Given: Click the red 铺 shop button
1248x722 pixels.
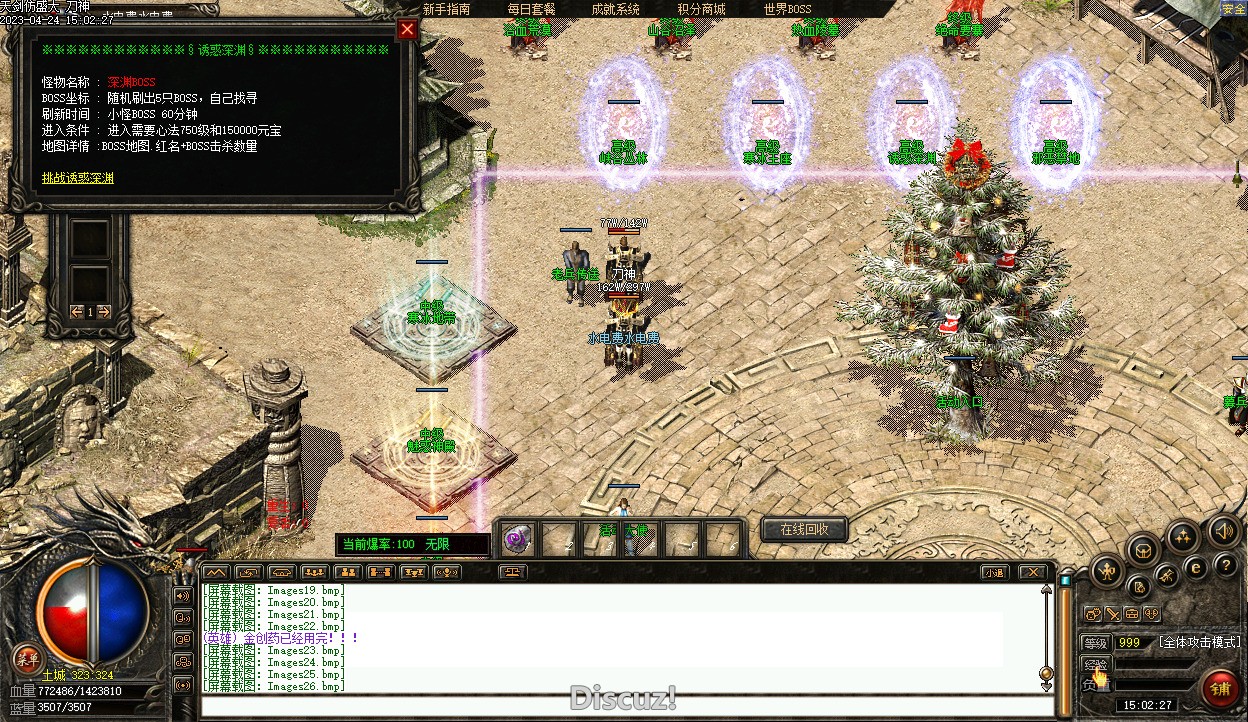Looking at the screenshot, I should click(x=1219, y=688).
